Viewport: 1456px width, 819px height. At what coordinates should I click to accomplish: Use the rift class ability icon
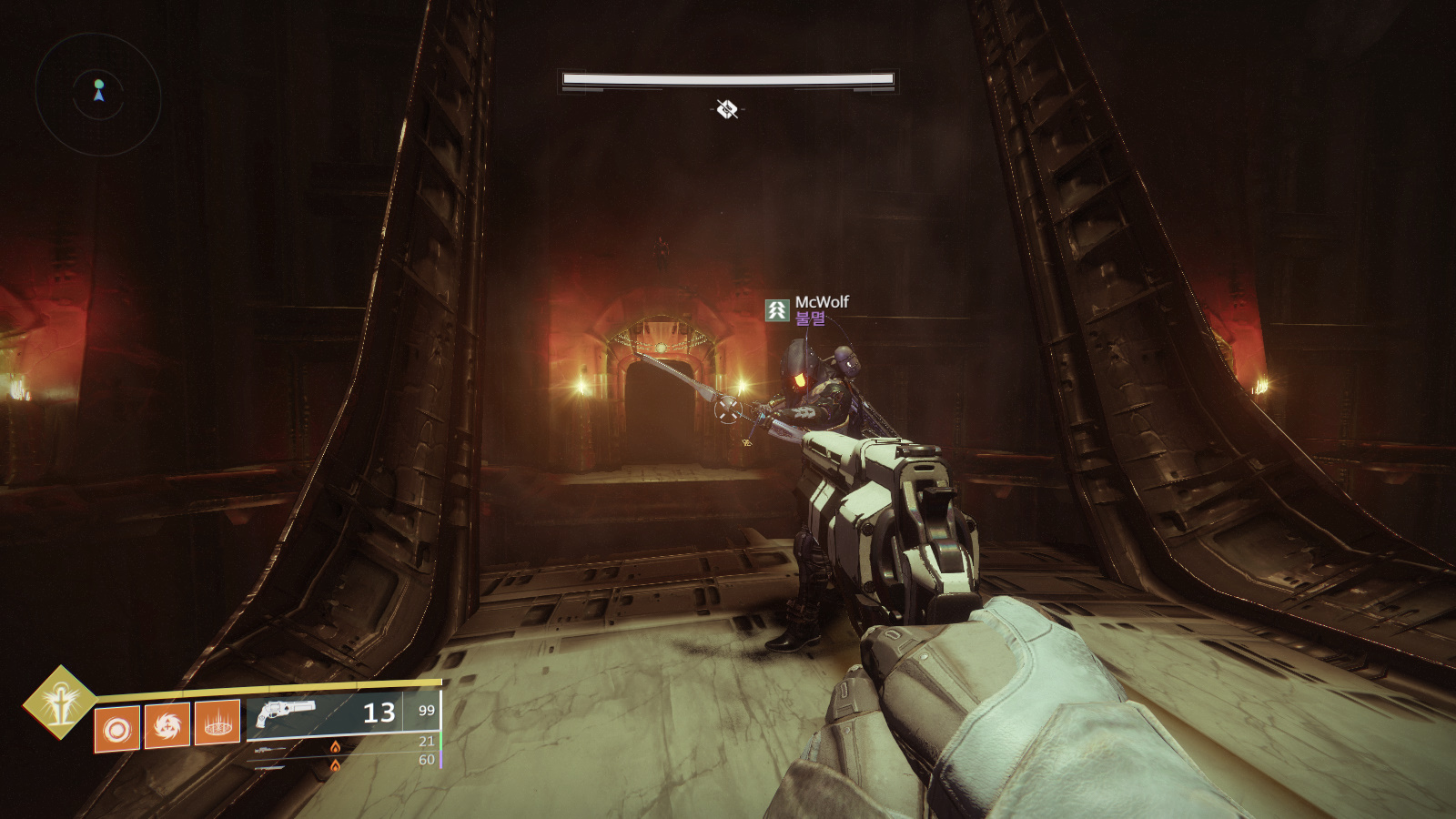(217, 723)
